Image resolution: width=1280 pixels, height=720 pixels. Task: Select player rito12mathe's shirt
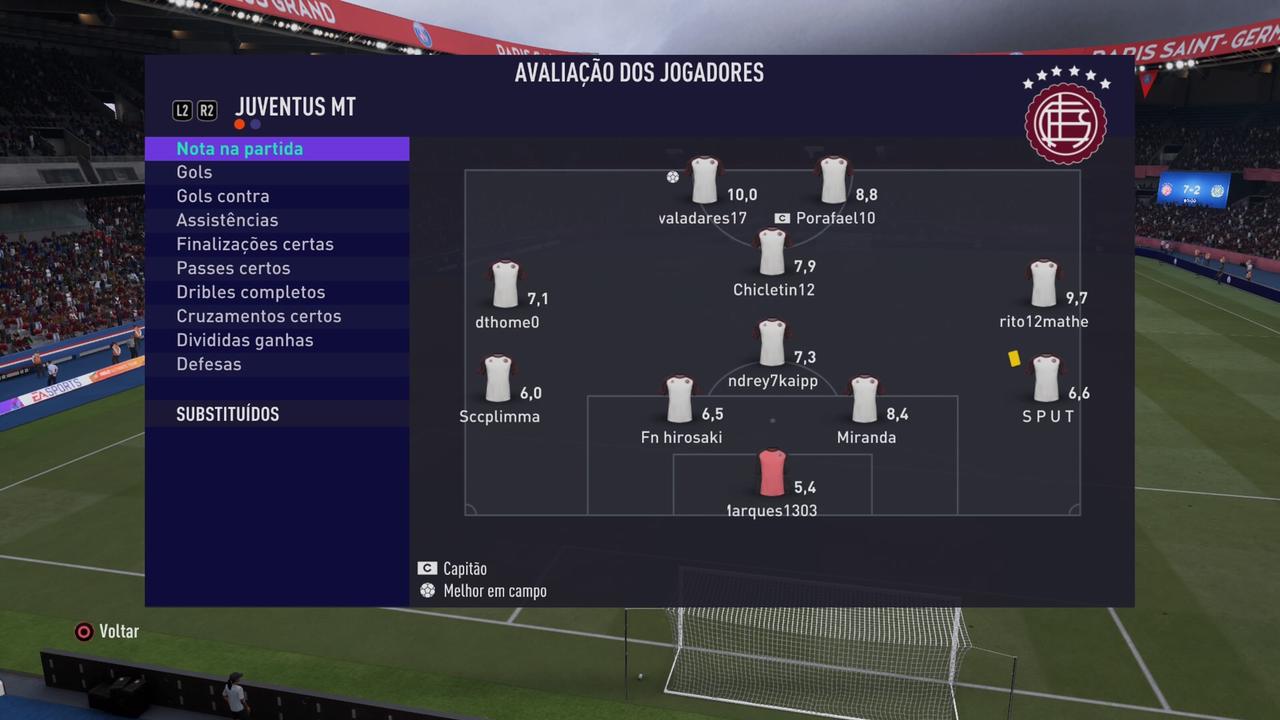(x=1043, y=285)
